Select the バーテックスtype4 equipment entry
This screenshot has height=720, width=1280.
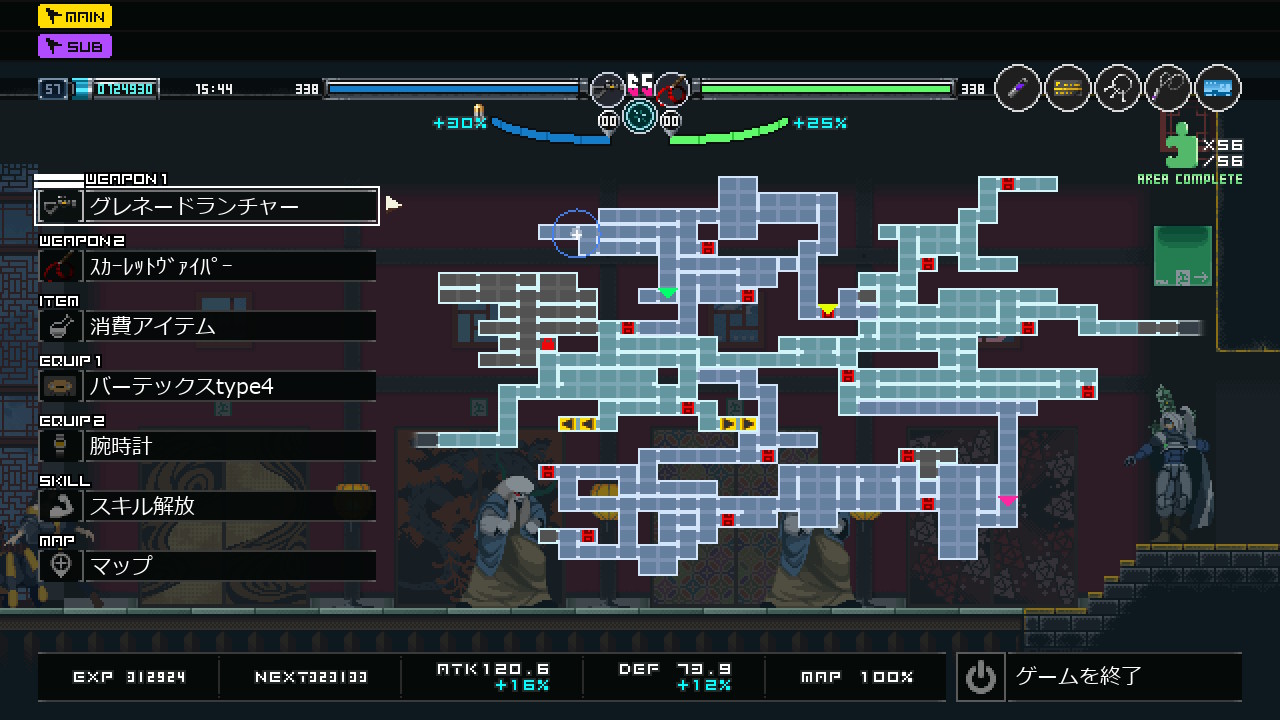pos(207,386)
